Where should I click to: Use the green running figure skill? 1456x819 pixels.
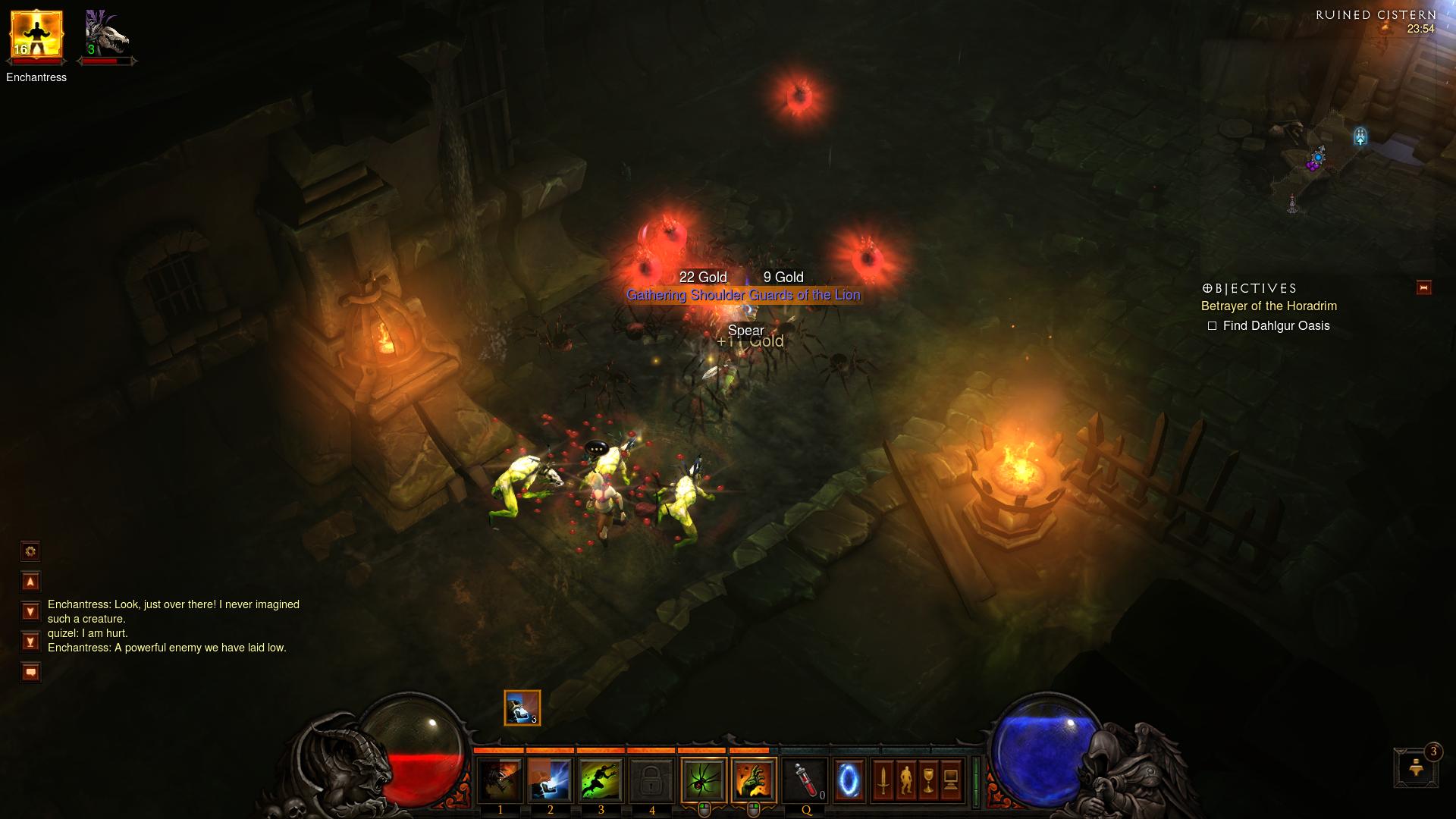pyautogui.click(x=601, y=780)
